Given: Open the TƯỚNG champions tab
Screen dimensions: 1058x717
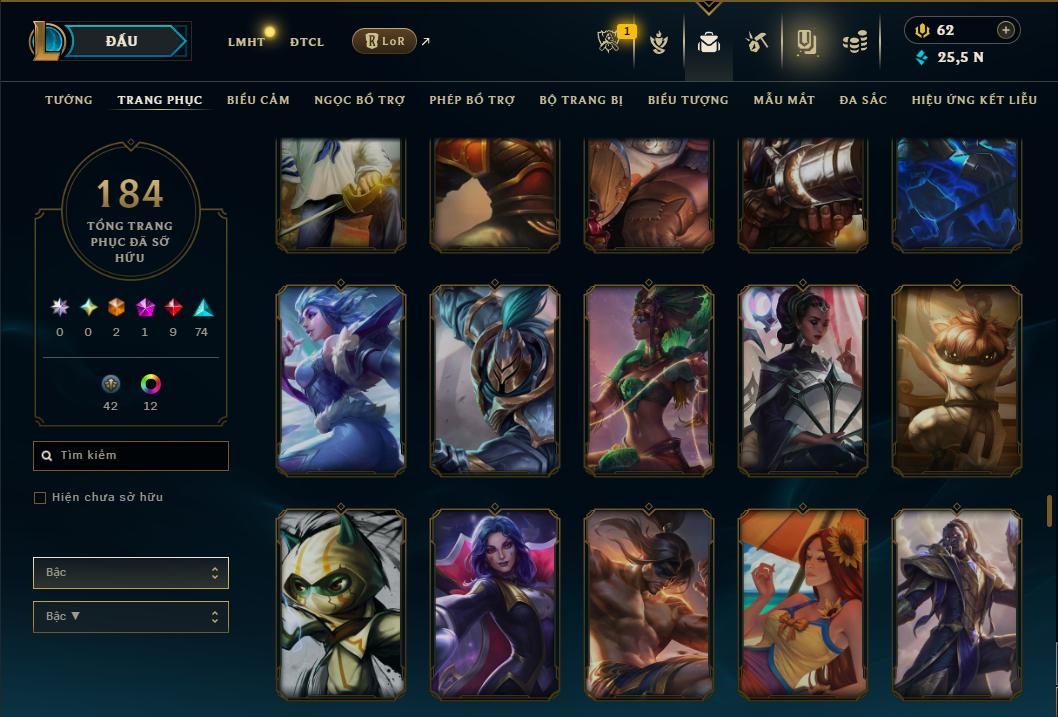Looking at the screenshot, I should click(69, 100).
